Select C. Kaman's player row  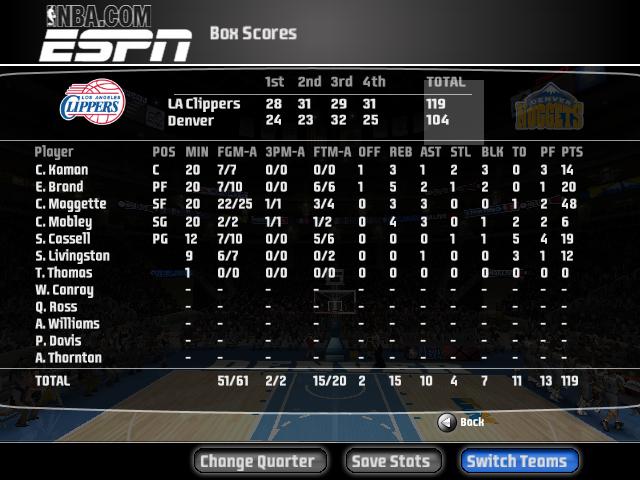click(x=64, y=170)
